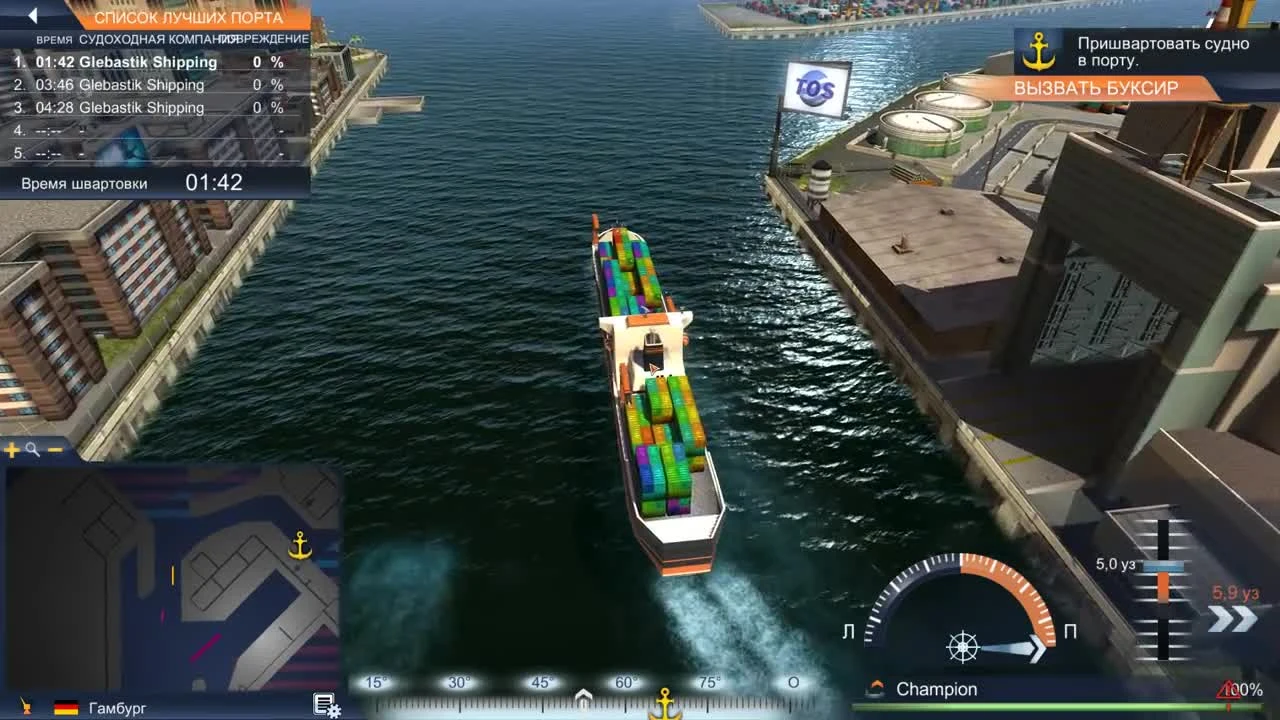This screenshot has width=1280, height=720.
Task: Click the anchor icon on the Champion status bar
Action: (x=874, y=689)
